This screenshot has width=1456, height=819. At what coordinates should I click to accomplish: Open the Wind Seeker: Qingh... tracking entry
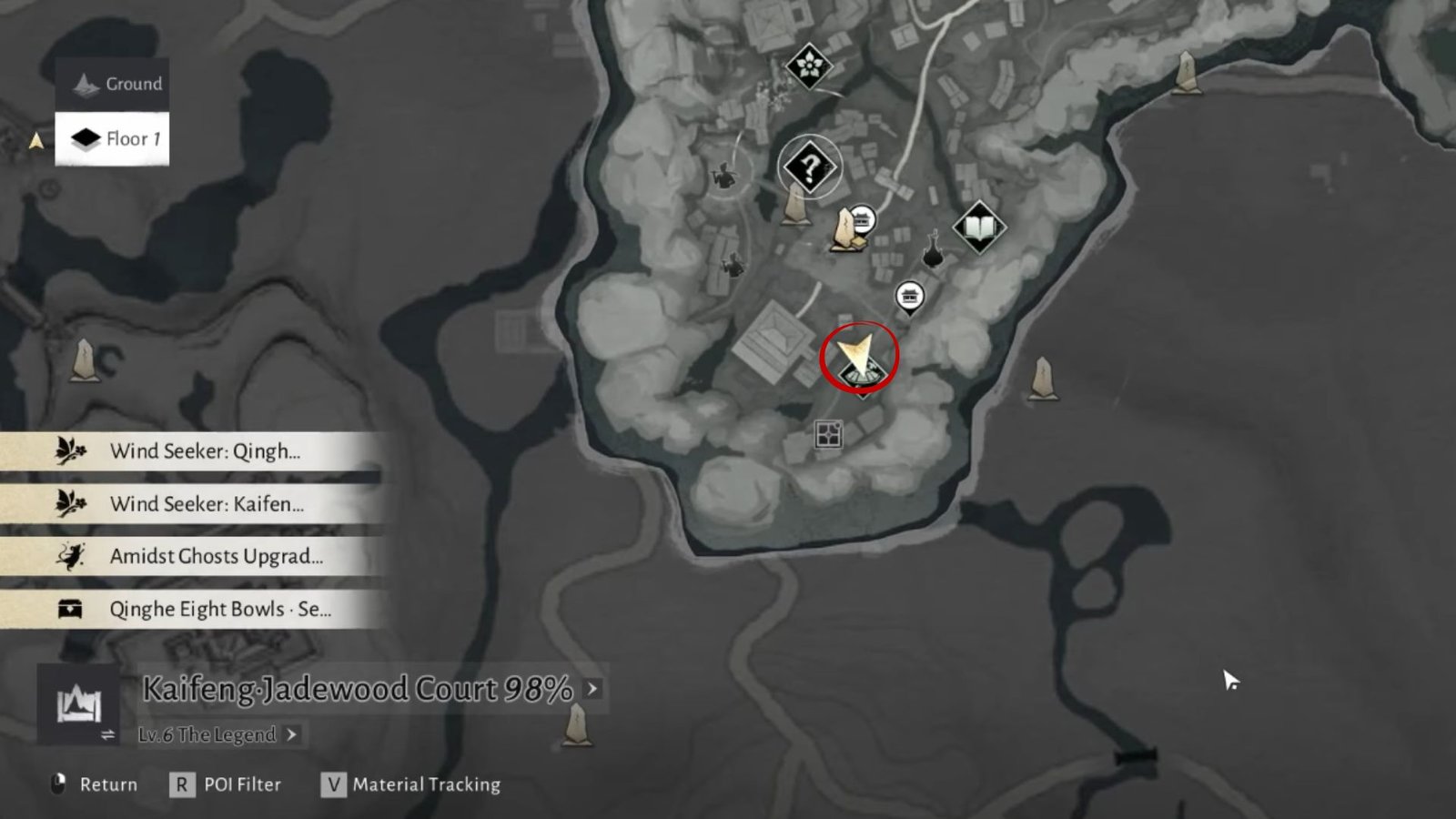point(191,451)
